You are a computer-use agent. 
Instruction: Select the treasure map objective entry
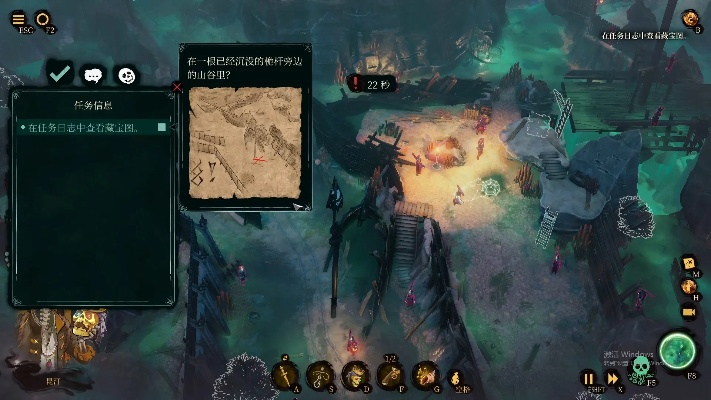pos(92,127)
